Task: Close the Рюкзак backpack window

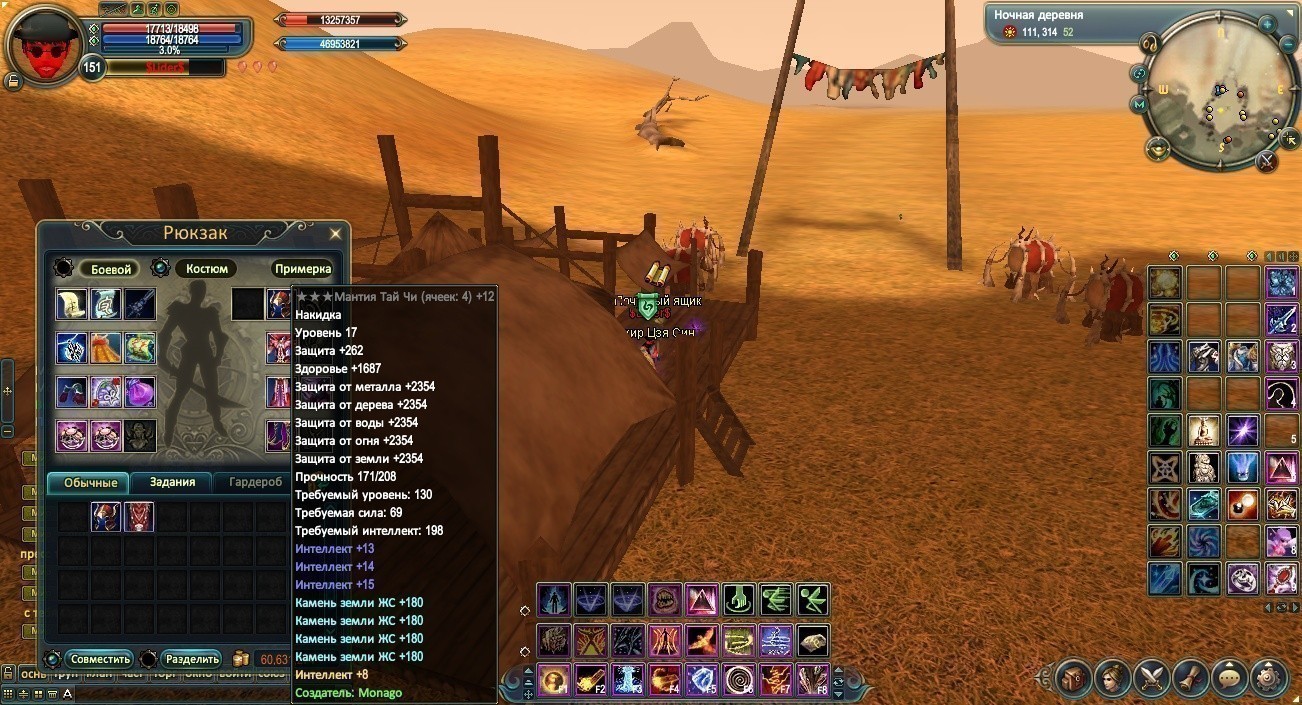Action: (x=336, y=234)
